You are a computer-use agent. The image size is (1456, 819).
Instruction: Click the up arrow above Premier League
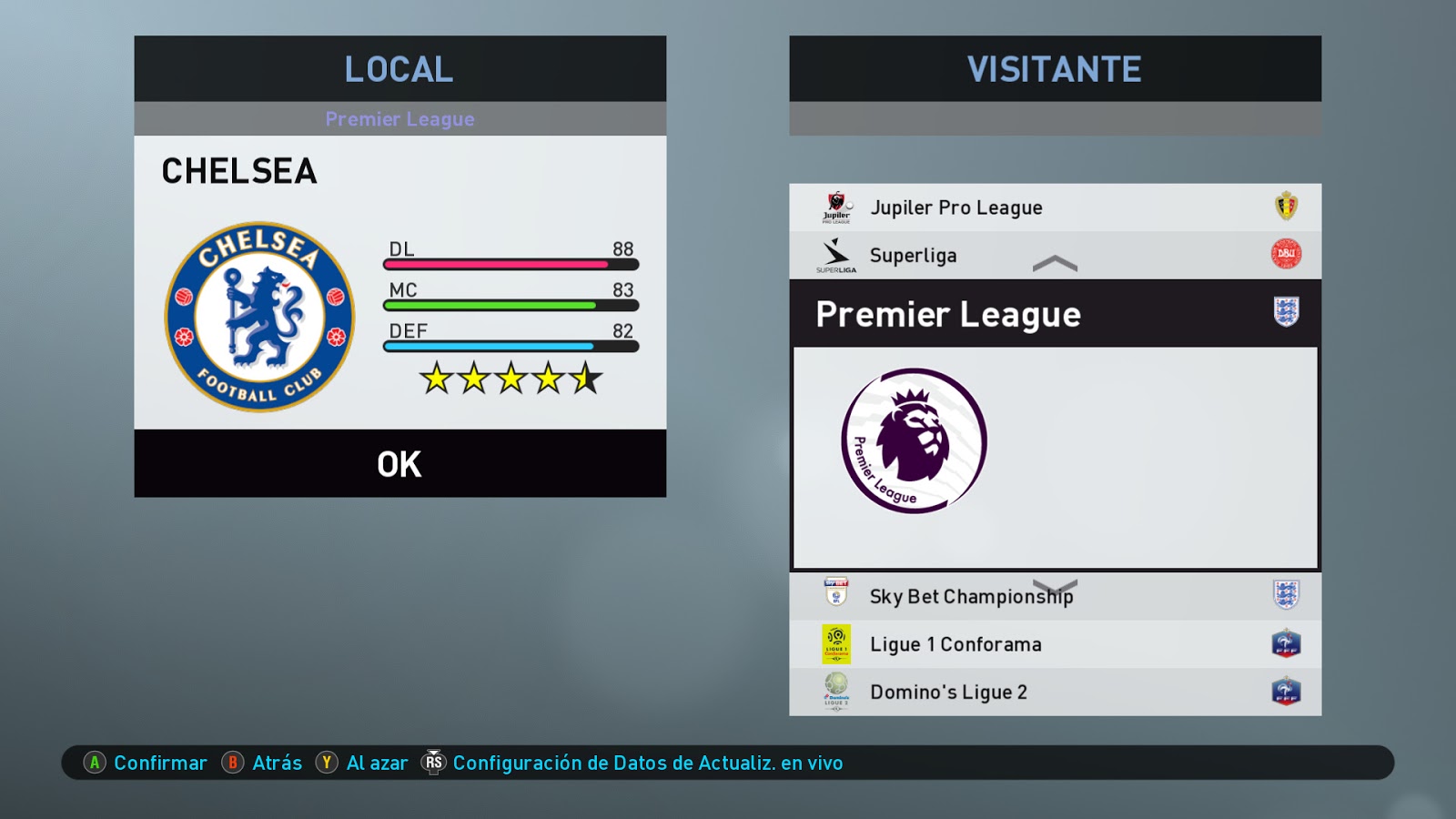pos(1055,264)
